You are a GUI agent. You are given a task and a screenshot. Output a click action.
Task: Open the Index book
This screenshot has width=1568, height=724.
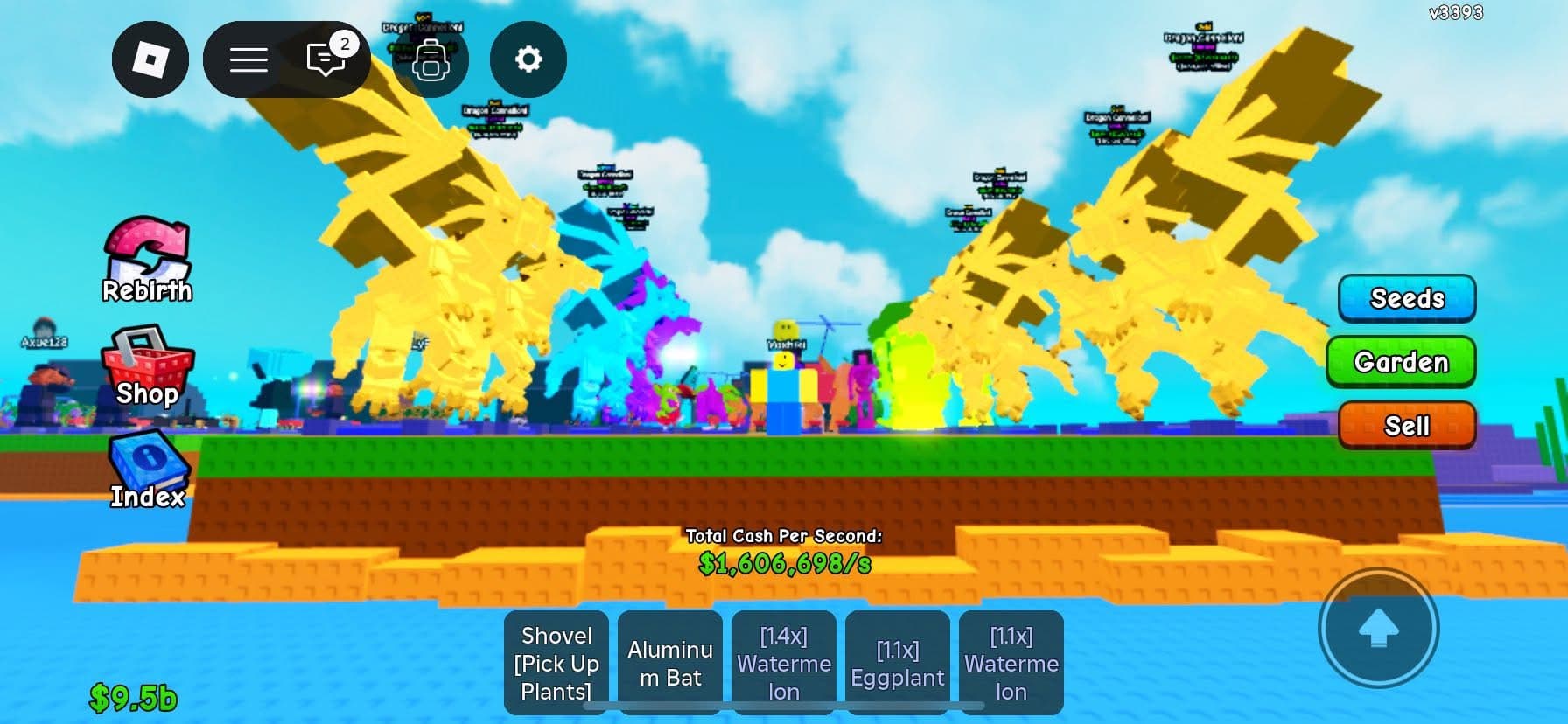click(x=147, y=470)
